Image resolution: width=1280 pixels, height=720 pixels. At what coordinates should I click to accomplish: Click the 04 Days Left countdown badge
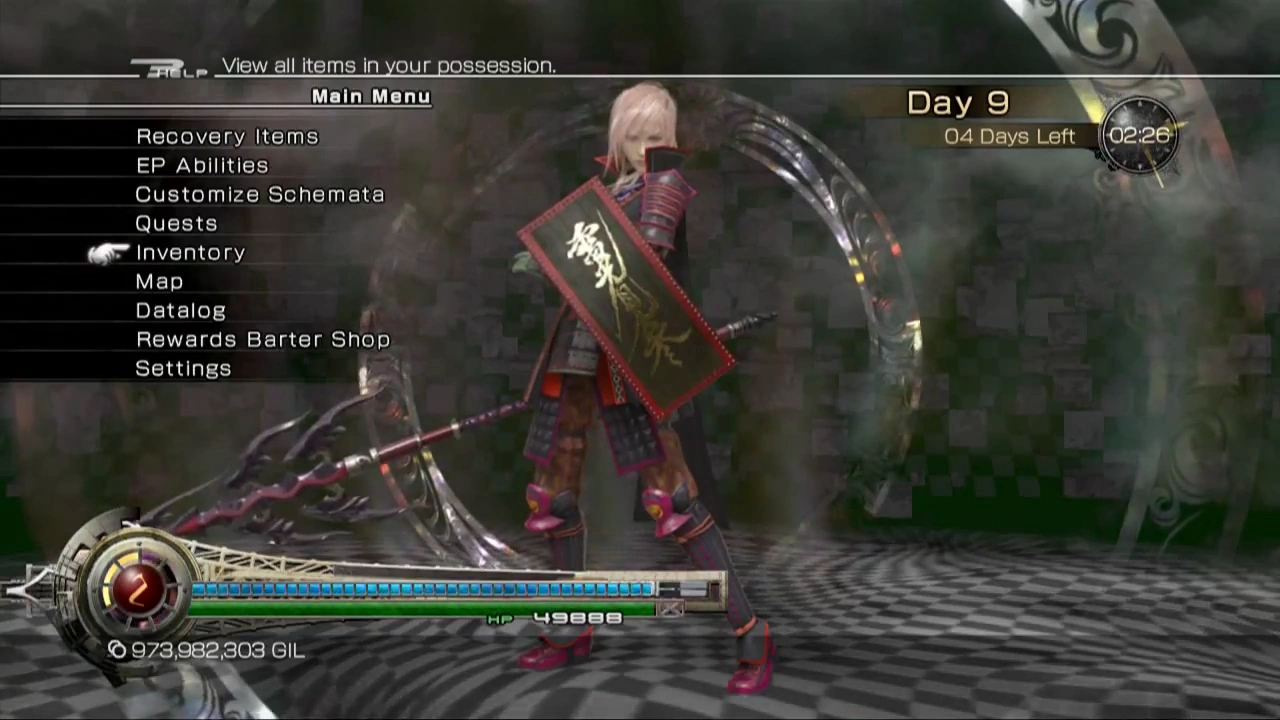[x=1009, y=136]
